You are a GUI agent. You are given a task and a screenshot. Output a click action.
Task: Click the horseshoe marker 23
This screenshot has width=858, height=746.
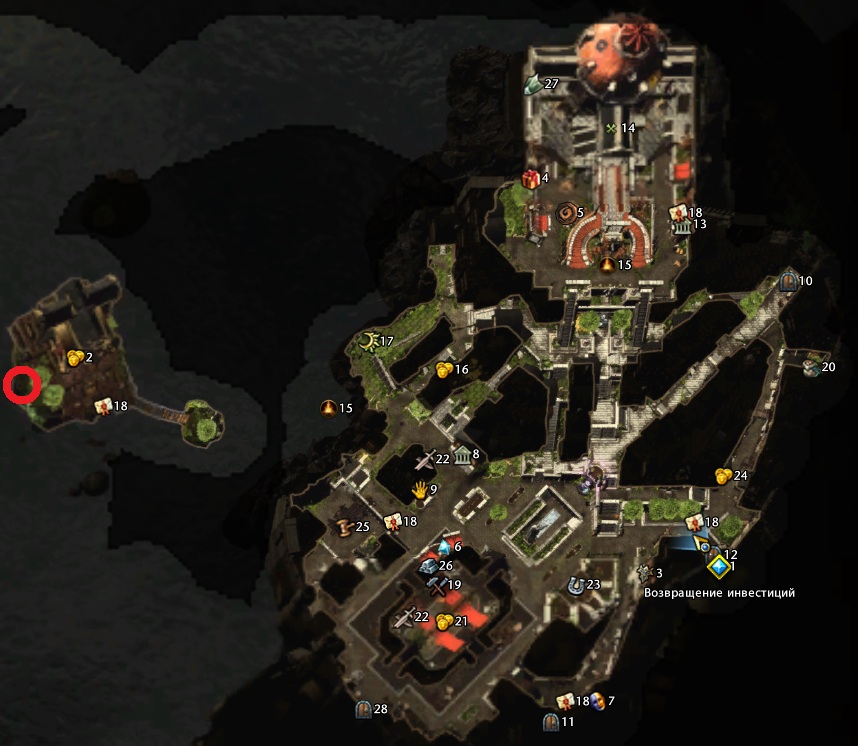pos(574,585)
